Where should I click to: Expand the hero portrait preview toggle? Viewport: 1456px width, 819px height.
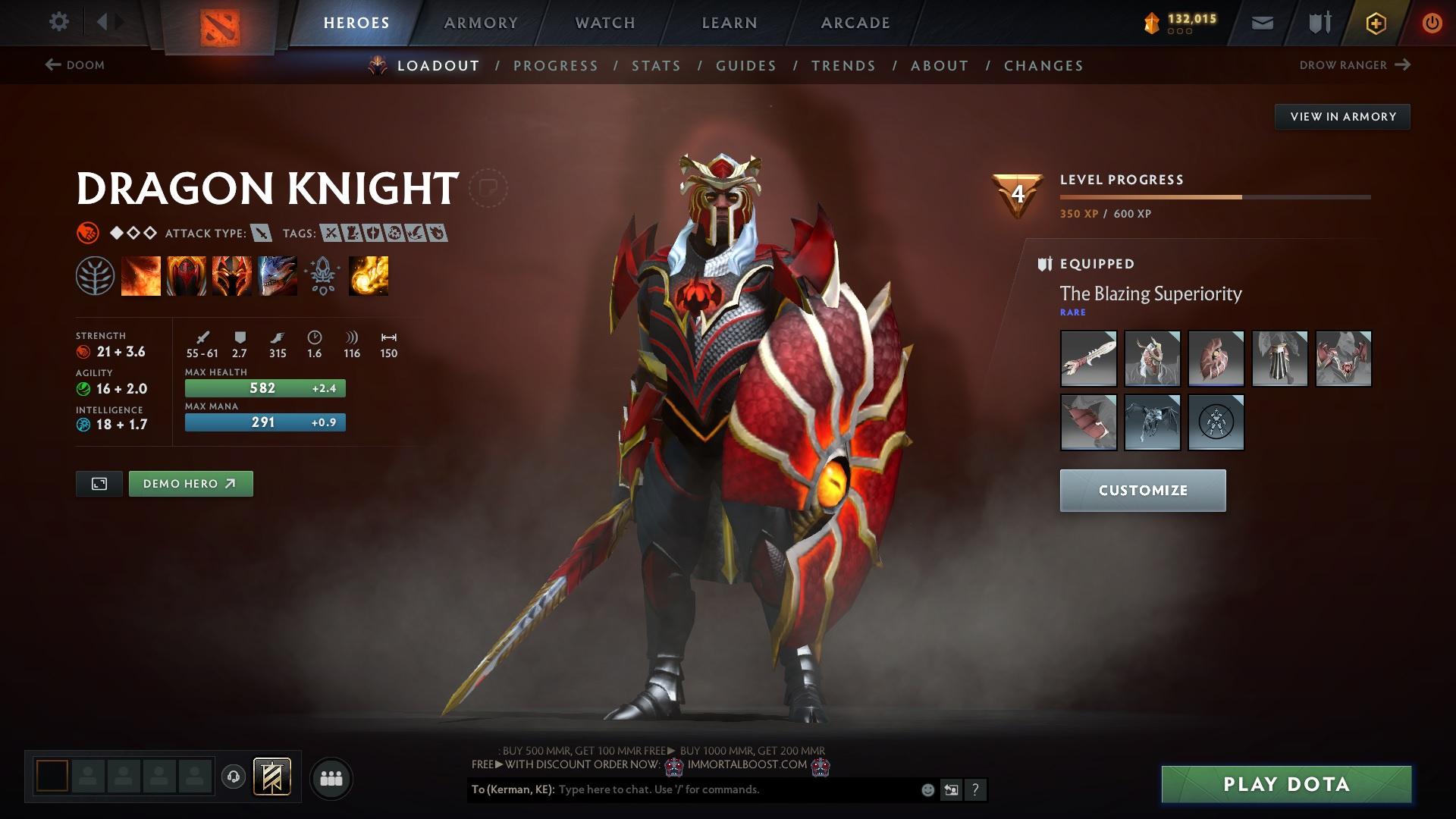tap(99, 483)
